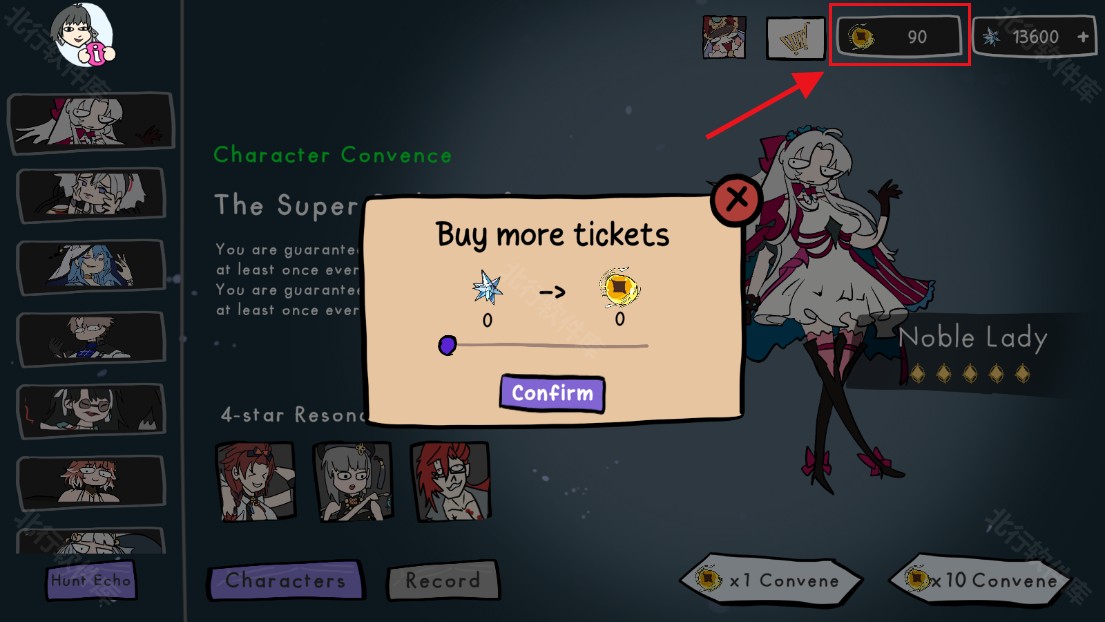Choose the orange-haired character banner
The width and height of the screenshot is (1105, 622).
(x=90, y=481)
